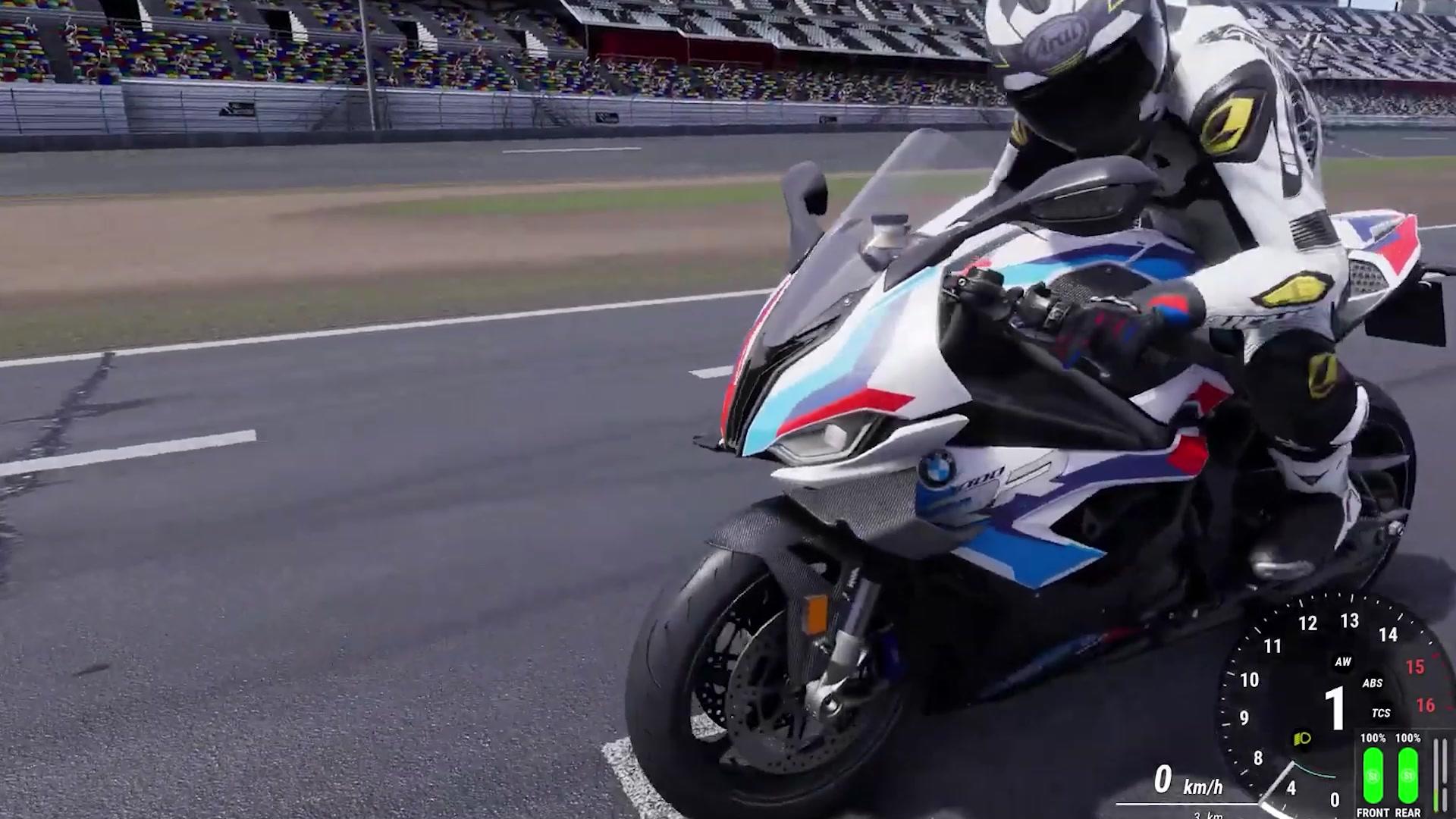The height and width of the screenshot is (819, 1456).
Task: Click the ABS indicator badge
Action: pyautogui.click(x=1373, y=682)
